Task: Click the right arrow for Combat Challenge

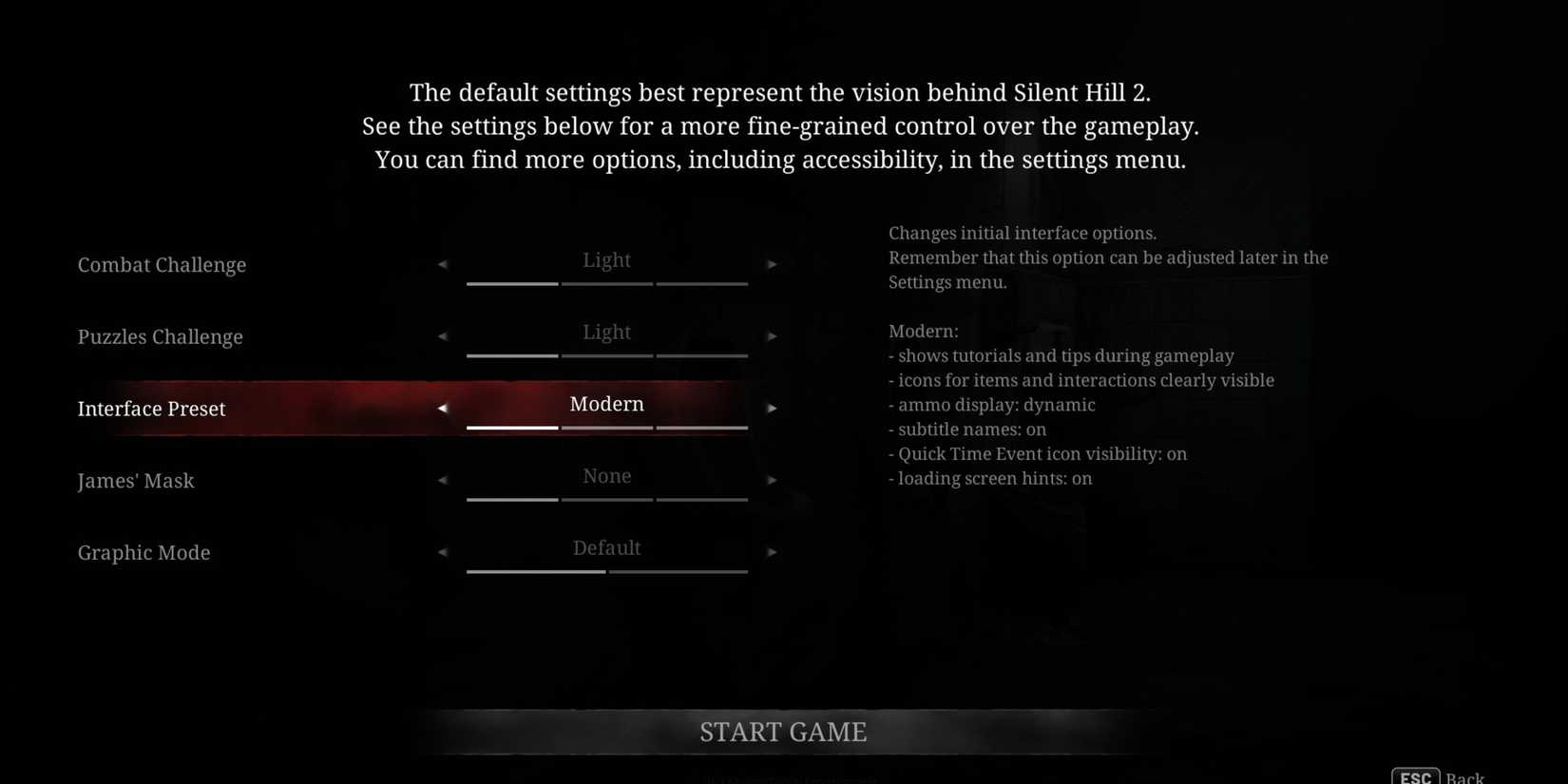Action: [772, 264]
